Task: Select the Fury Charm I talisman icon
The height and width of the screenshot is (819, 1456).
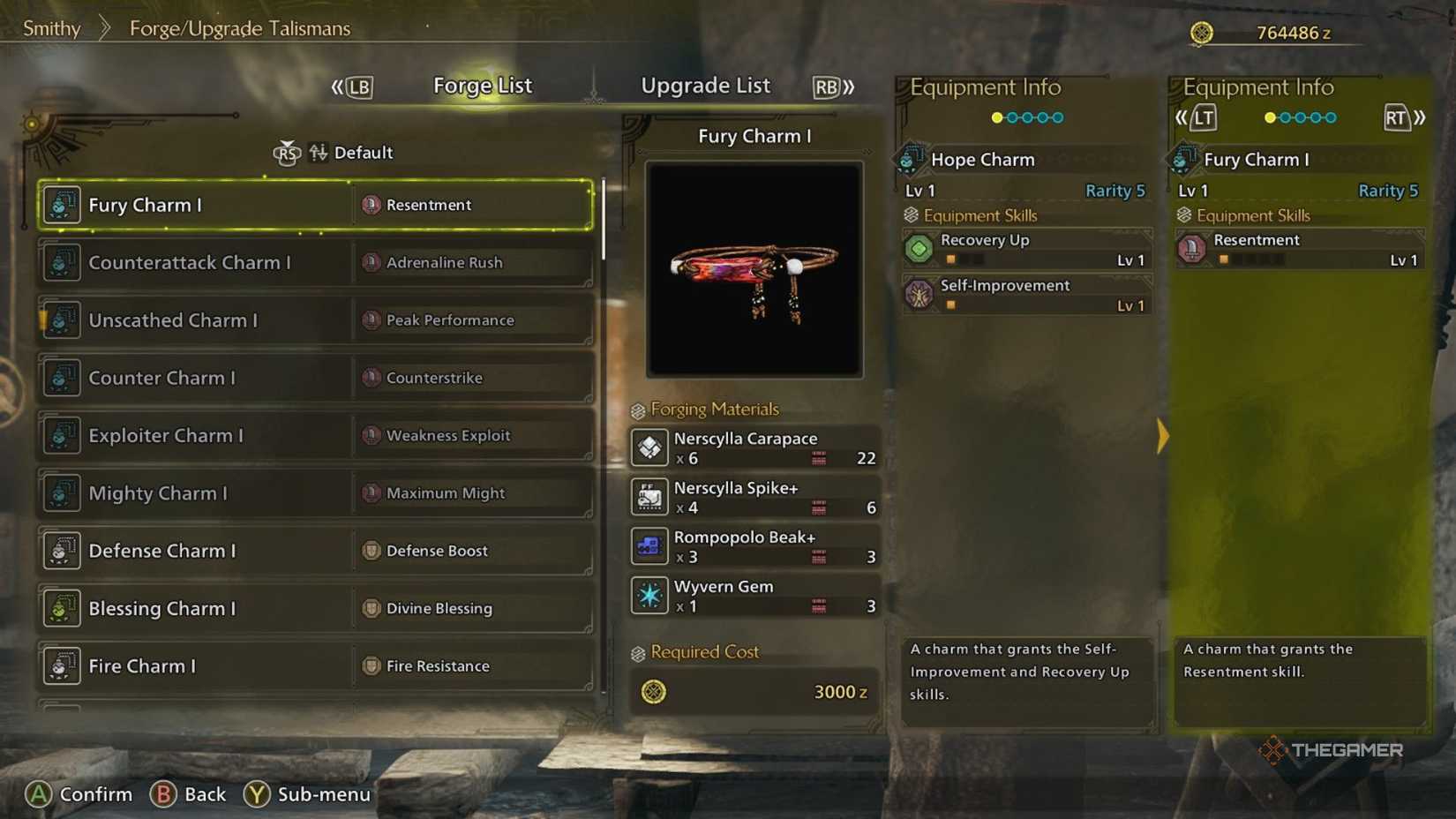Action: tap(60, 204)
